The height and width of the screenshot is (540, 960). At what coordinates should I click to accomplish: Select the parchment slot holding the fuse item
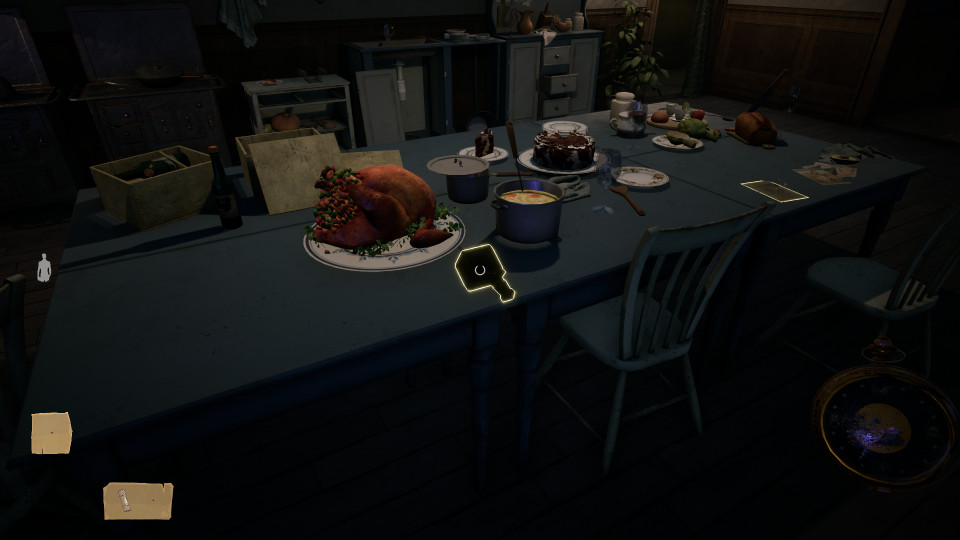138,501
